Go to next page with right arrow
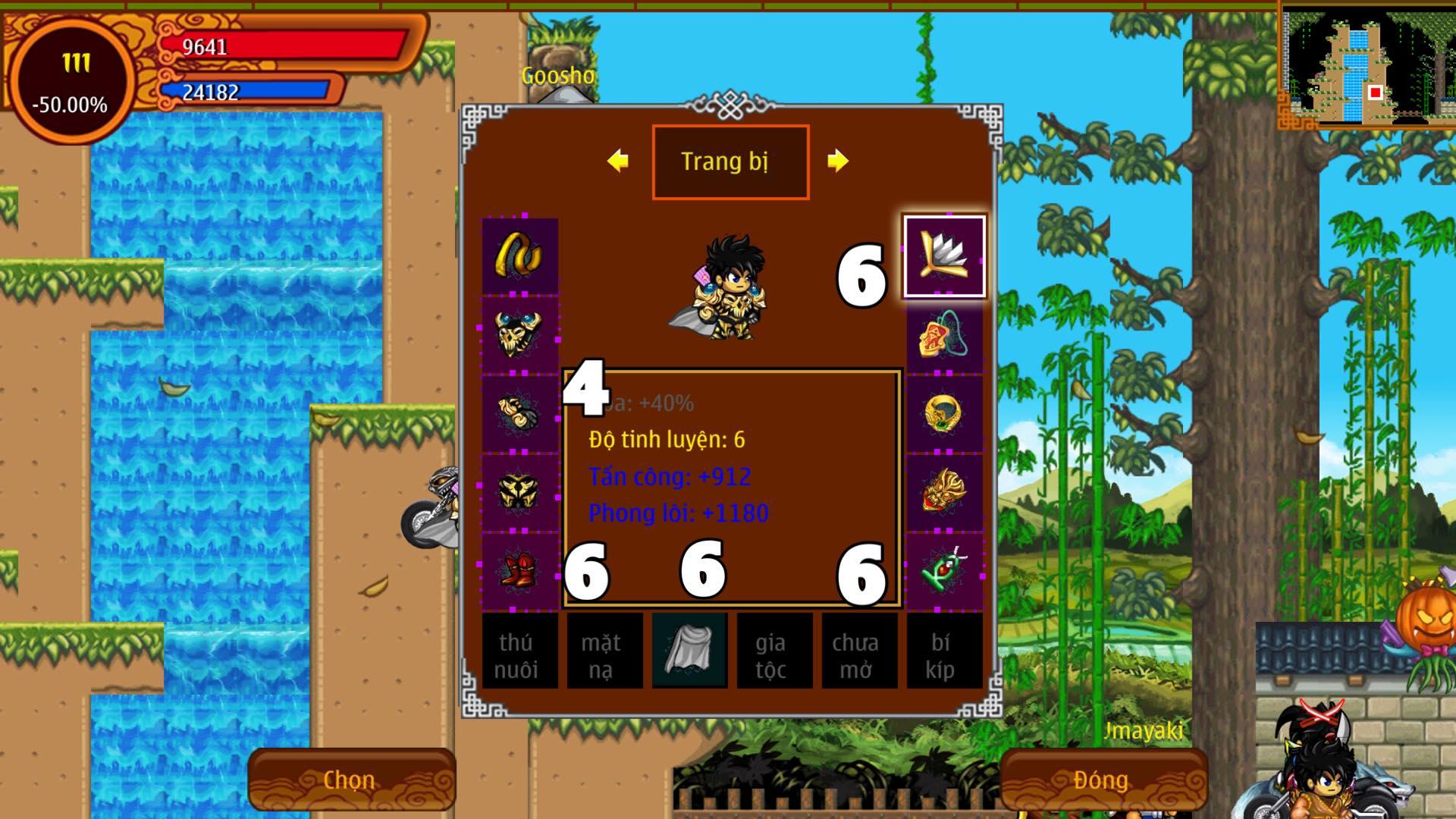 coord(837,161)
